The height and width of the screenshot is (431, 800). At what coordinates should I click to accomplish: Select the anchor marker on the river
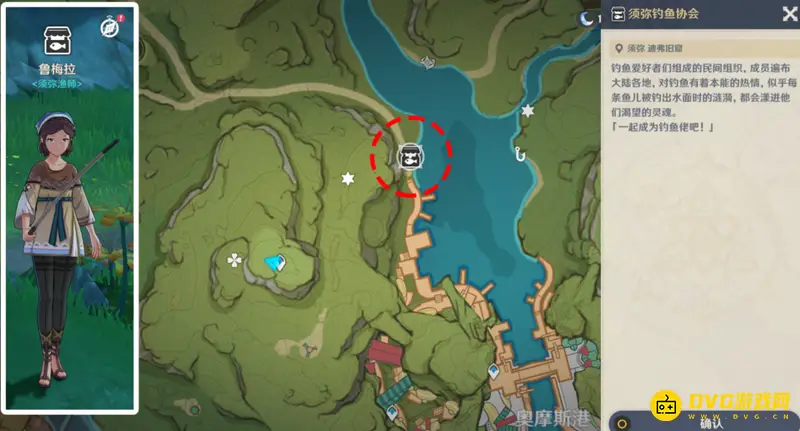tap(427, 63)
